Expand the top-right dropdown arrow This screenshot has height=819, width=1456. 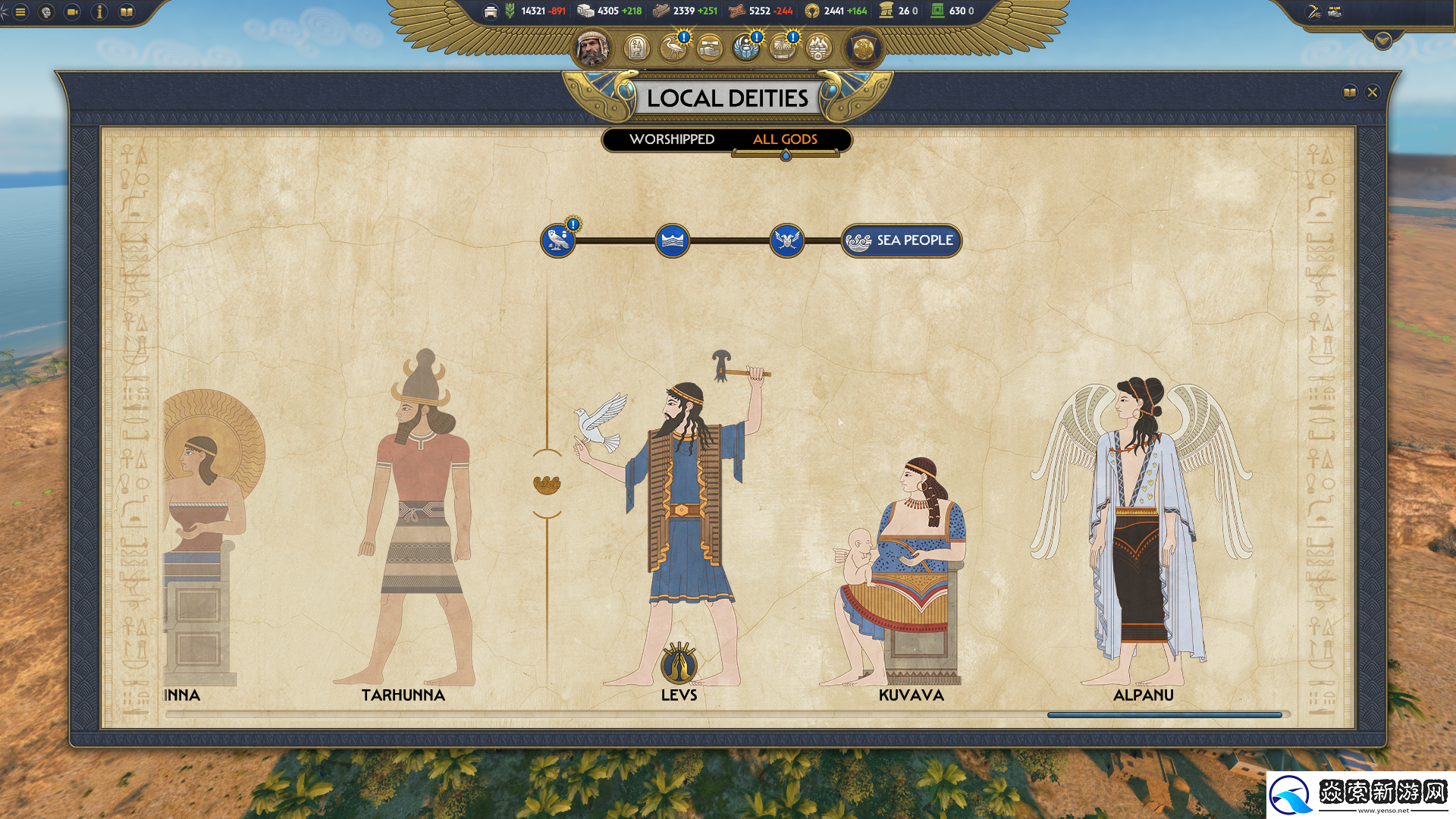click(x=1382, y=40)
